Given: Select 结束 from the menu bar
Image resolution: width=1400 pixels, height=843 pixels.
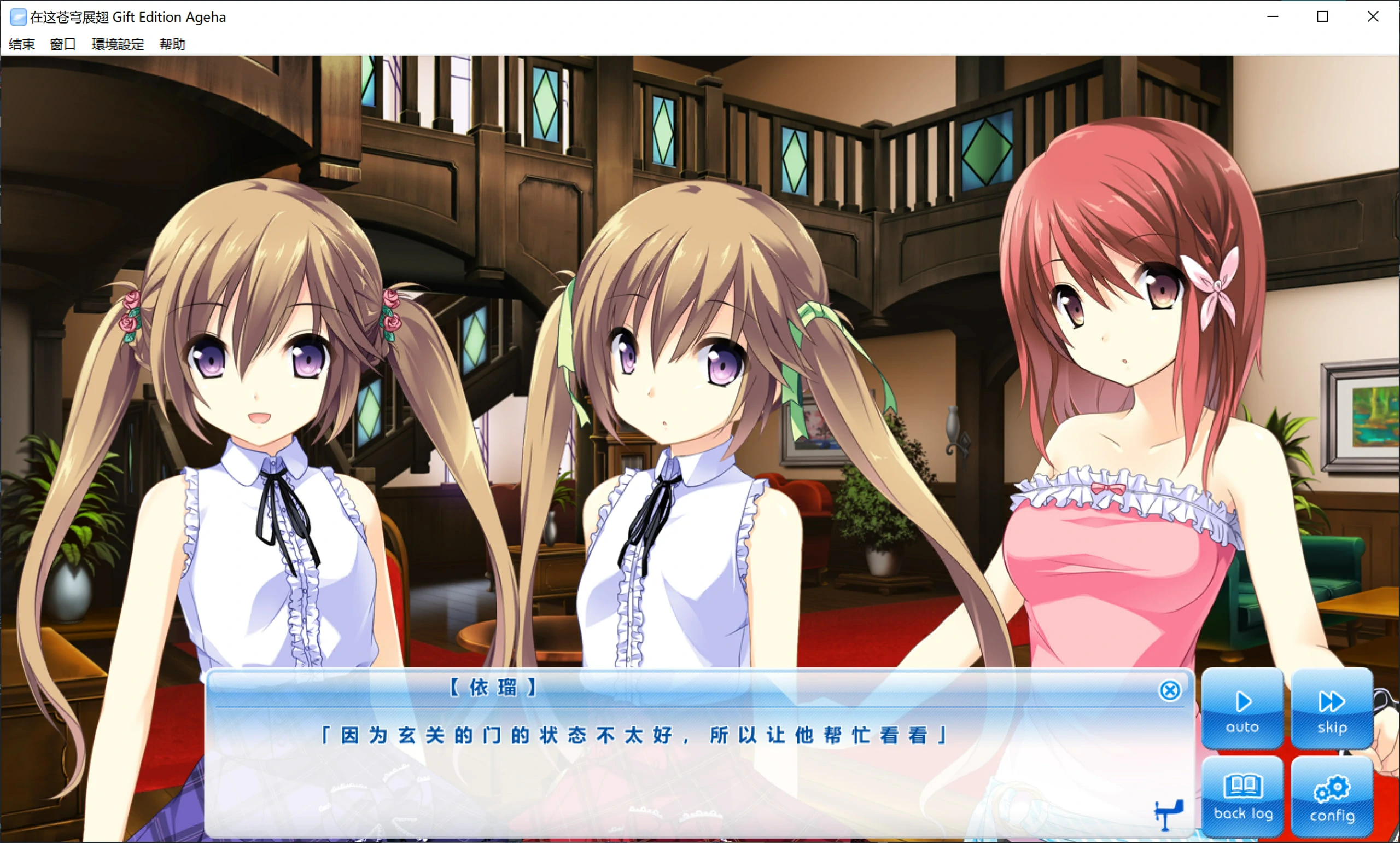Looking at the screenshot, I should 21,44.
